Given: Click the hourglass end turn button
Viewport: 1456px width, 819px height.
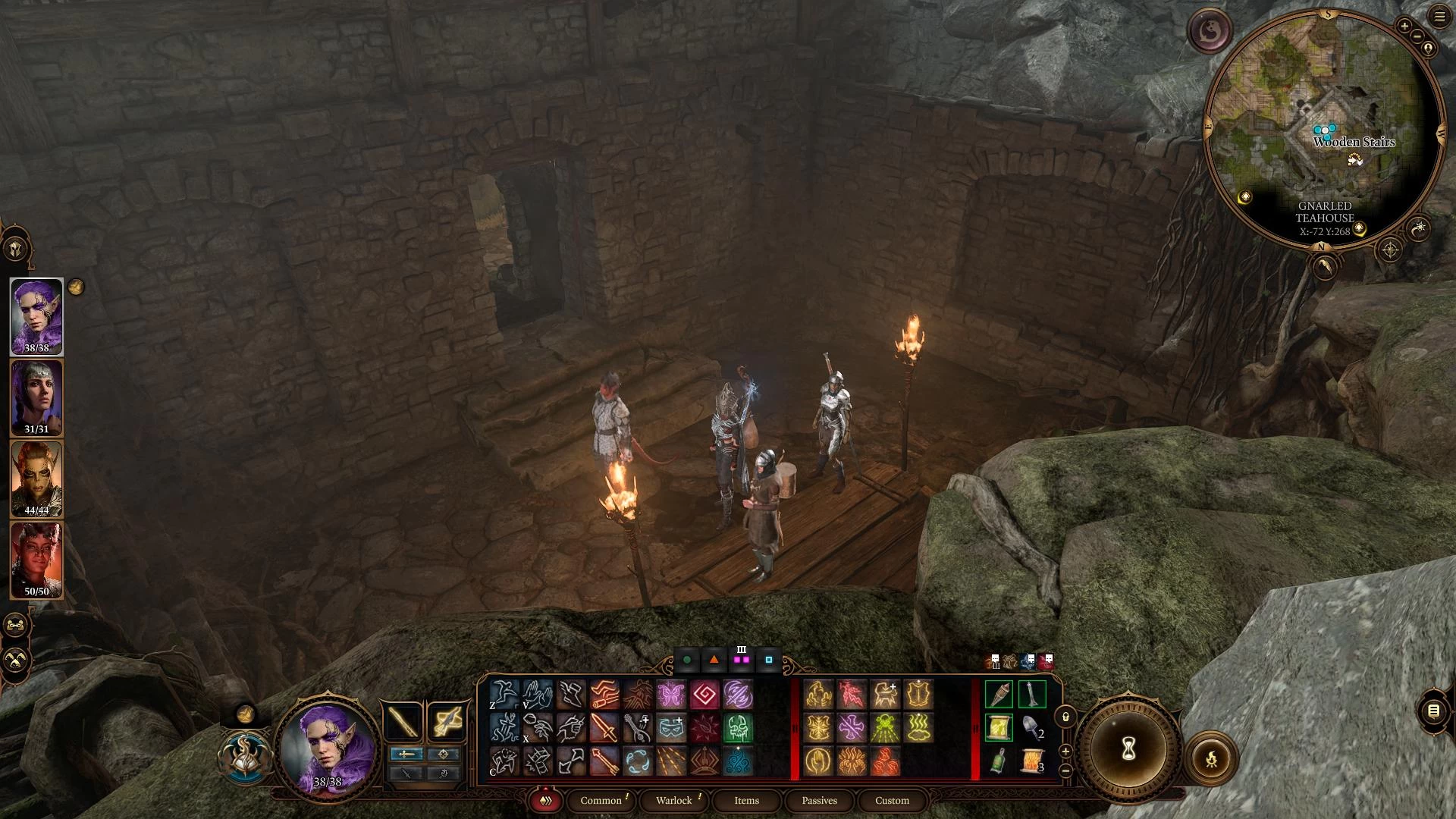Looking at the screenshot, I should pyautogui.click(x=1128, y=749).
